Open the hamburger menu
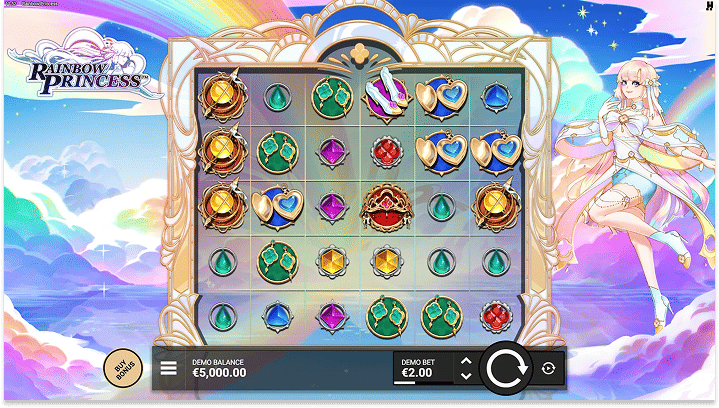 coord(169,368)
